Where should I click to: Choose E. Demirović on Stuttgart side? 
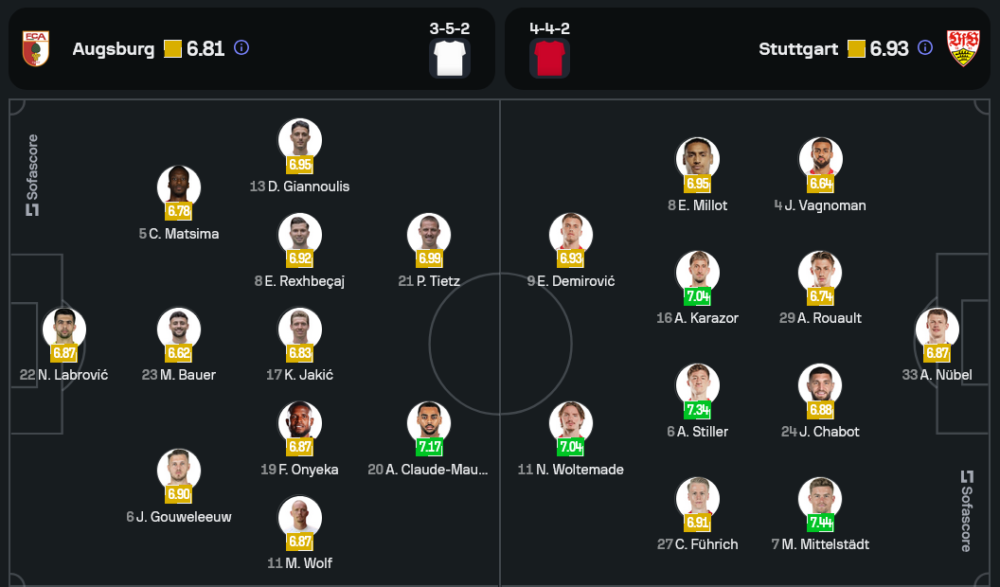click(571, 235)
